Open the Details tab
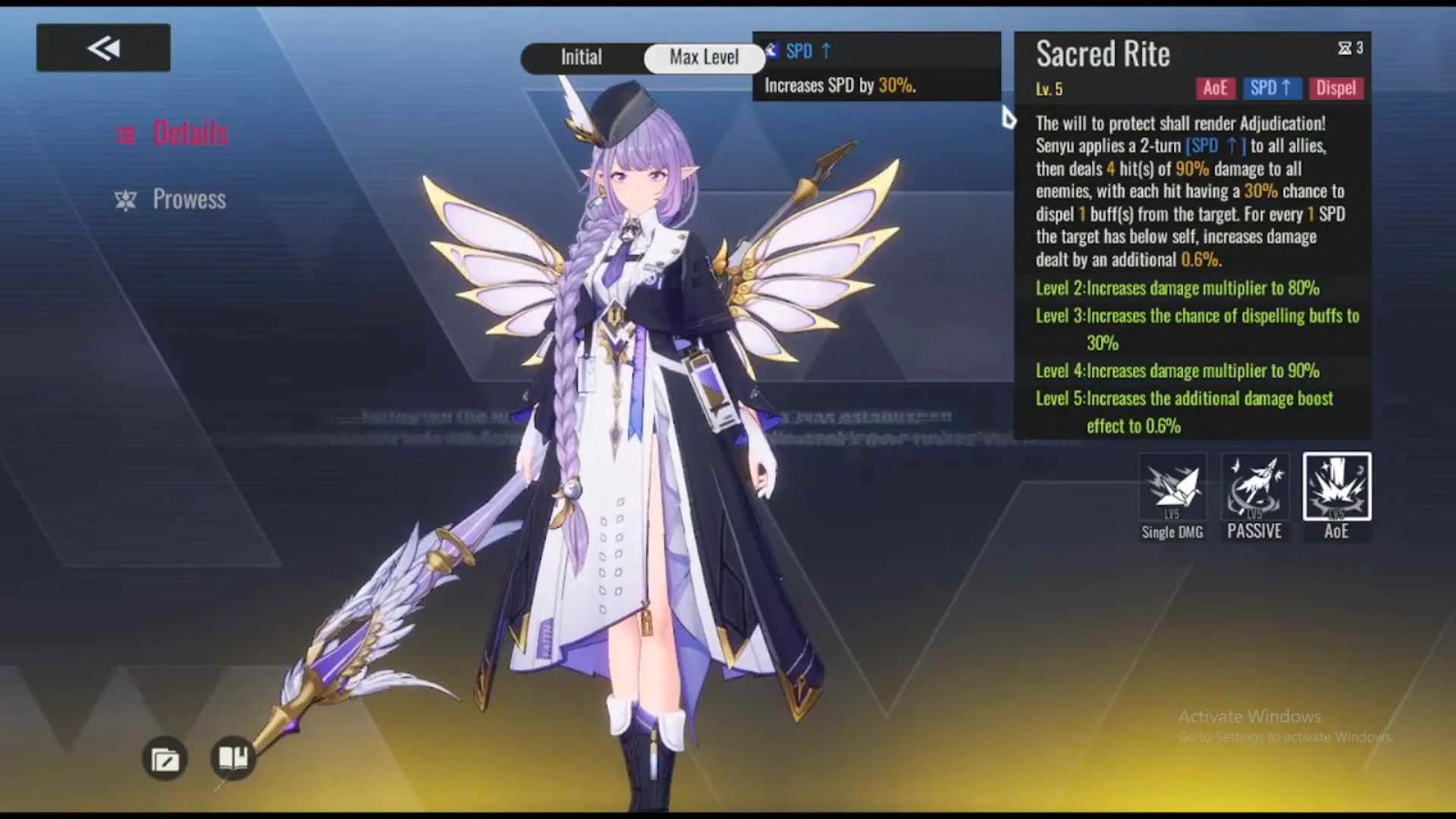The height and width of the screenshot is (819, 1456). click(191, 132)
